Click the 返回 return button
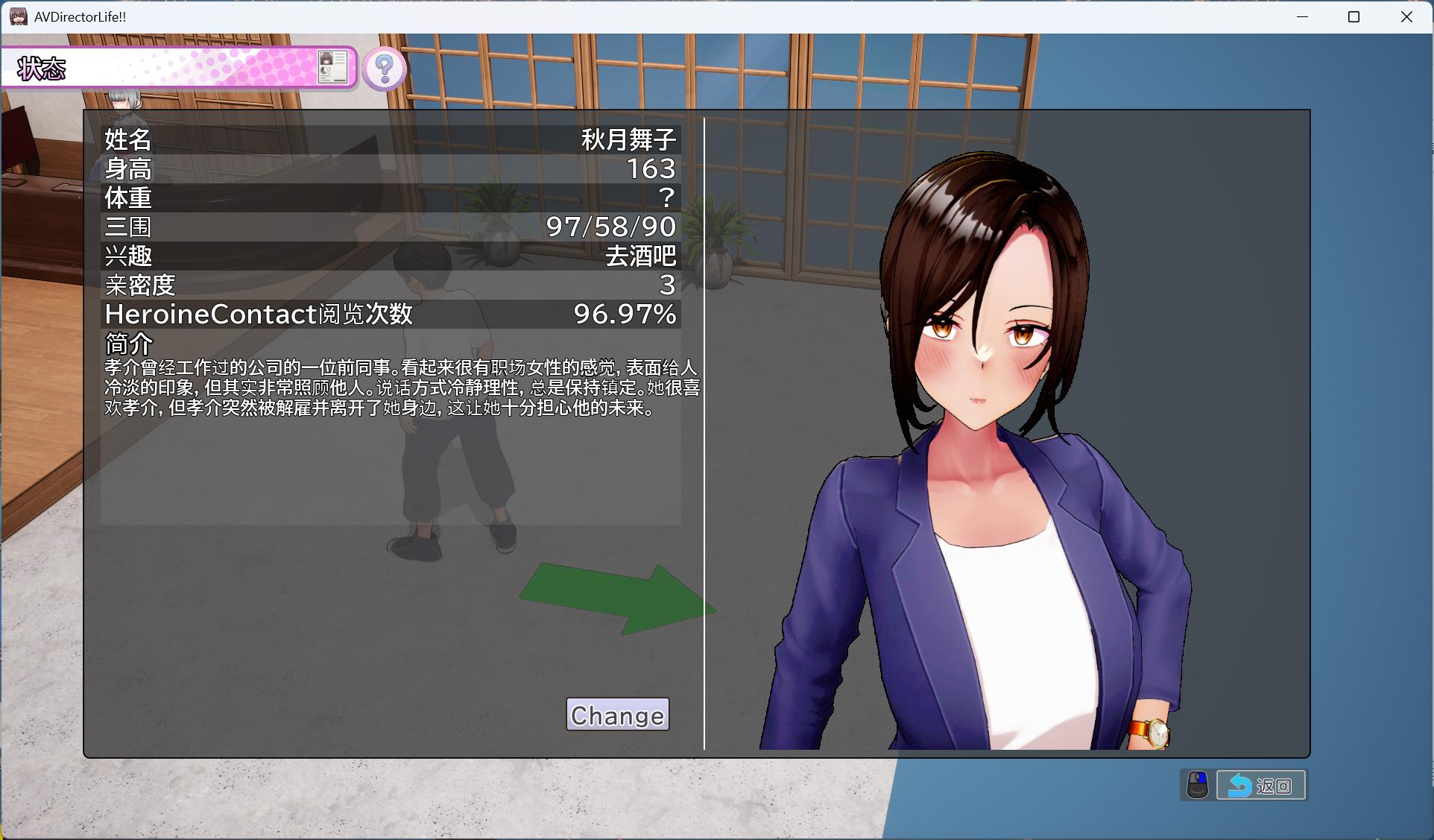The image size is (1434, 840). coord(1261,784)
